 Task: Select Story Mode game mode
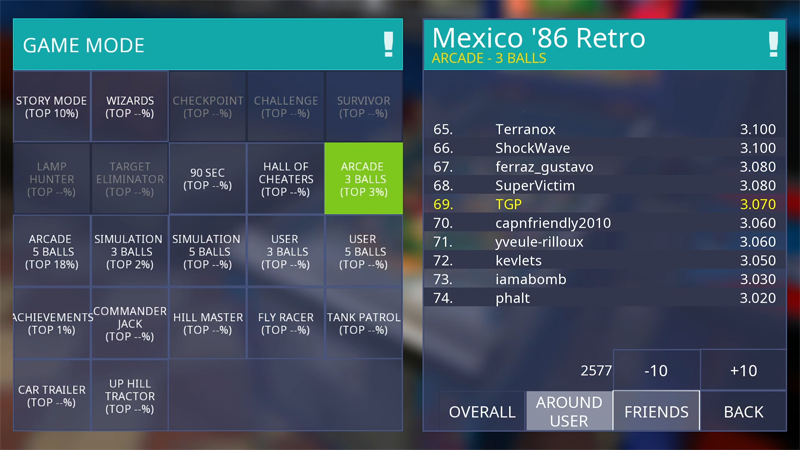pos(51,106)
